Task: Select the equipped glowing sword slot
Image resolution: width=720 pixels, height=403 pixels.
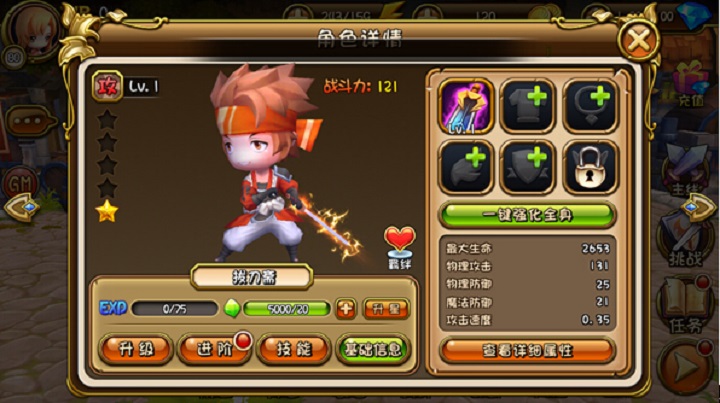Action: (466, 105)
